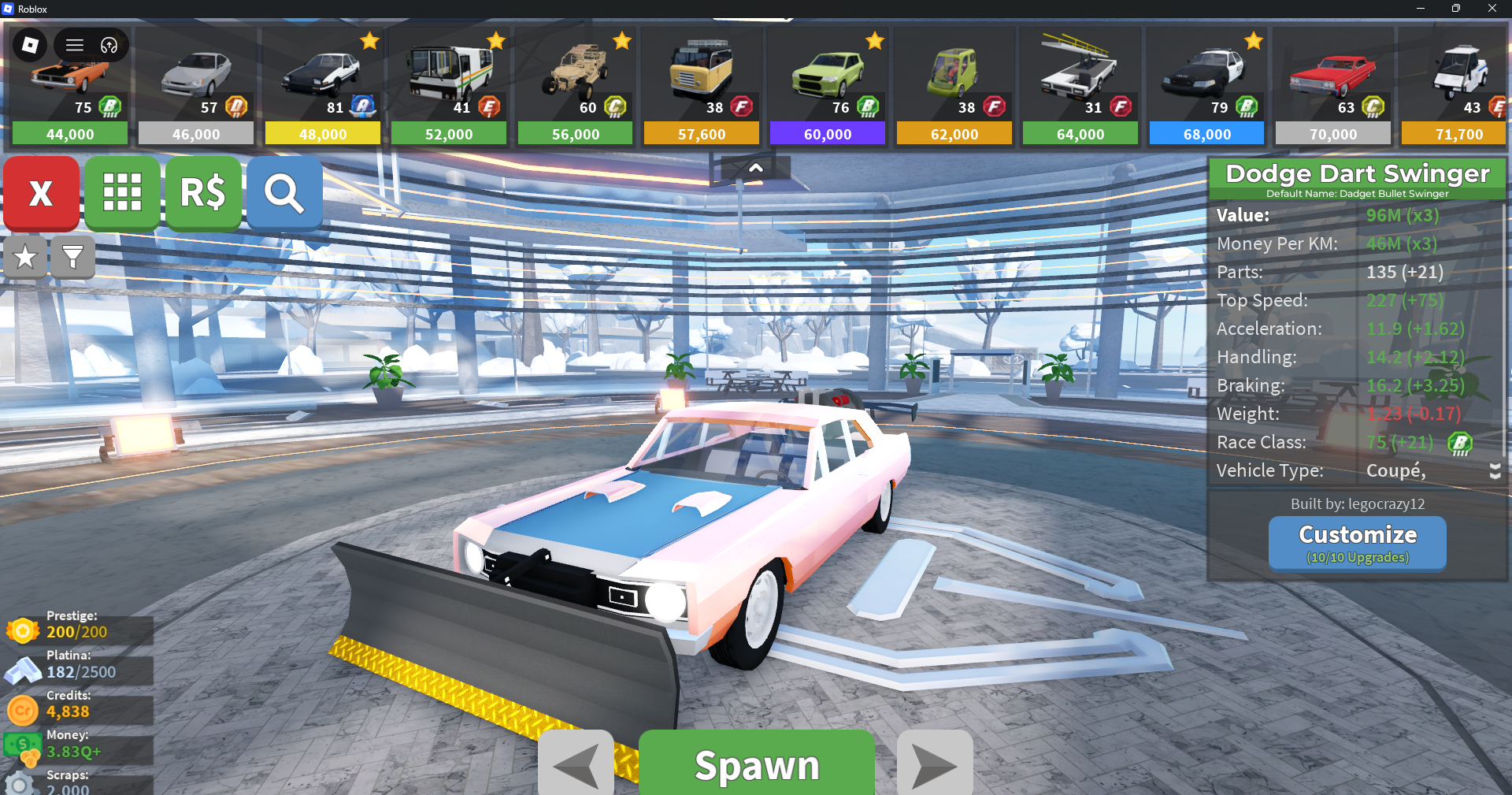
Task: Go to the next vehicle arrow
Action: [x=935, y=764]
